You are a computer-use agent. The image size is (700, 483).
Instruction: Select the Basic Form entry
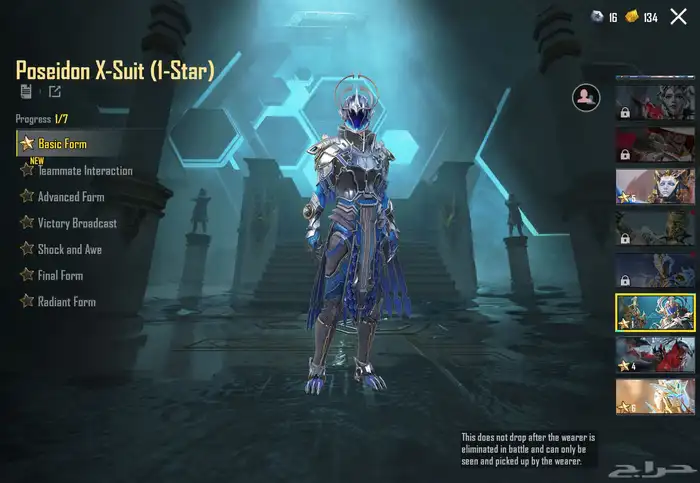(x=62, y=144)
